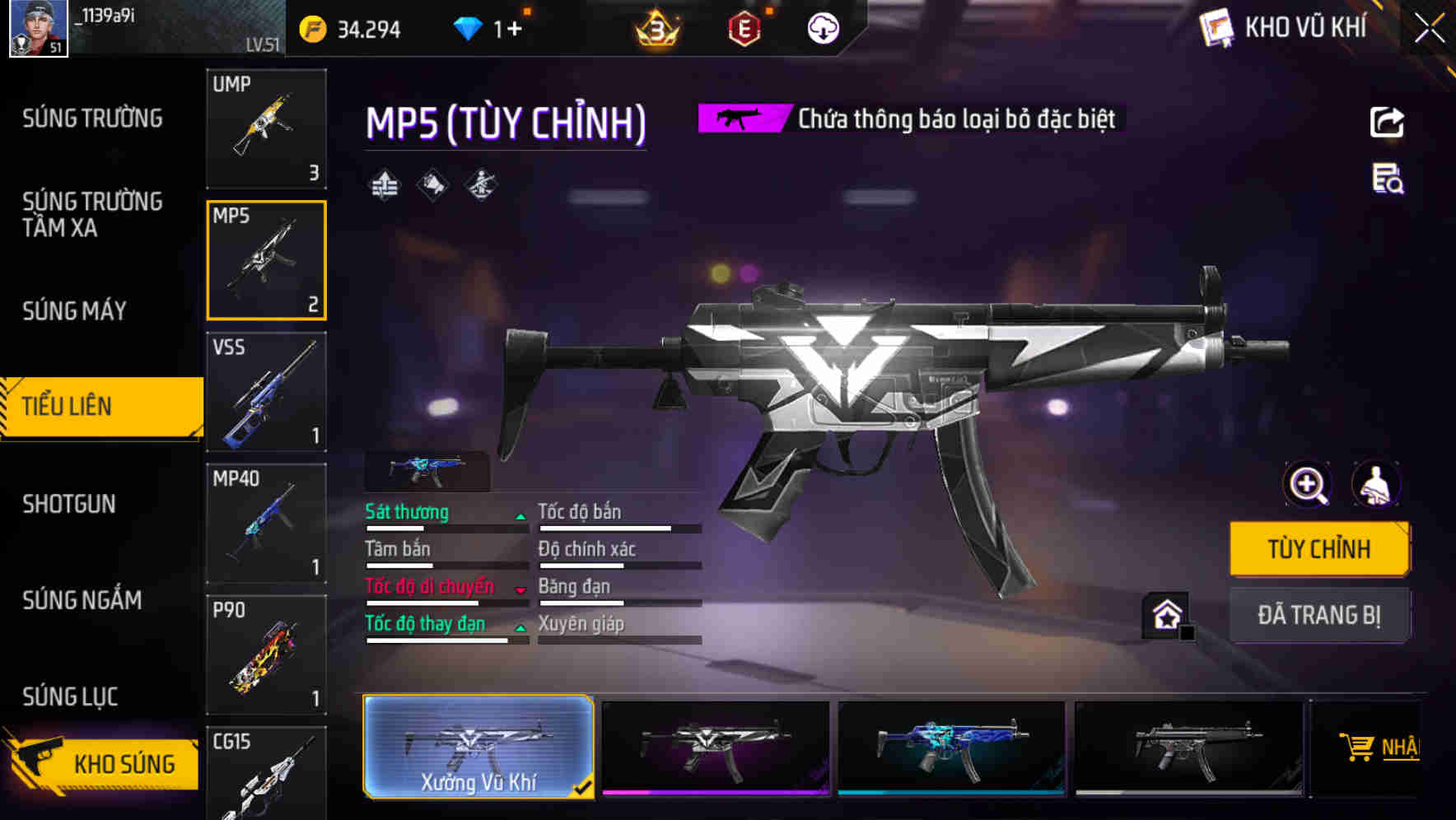The width and height of the screenshot is (1456, 820).
Task: Close the weapon armory screen
Action: tap(1430, 29)
